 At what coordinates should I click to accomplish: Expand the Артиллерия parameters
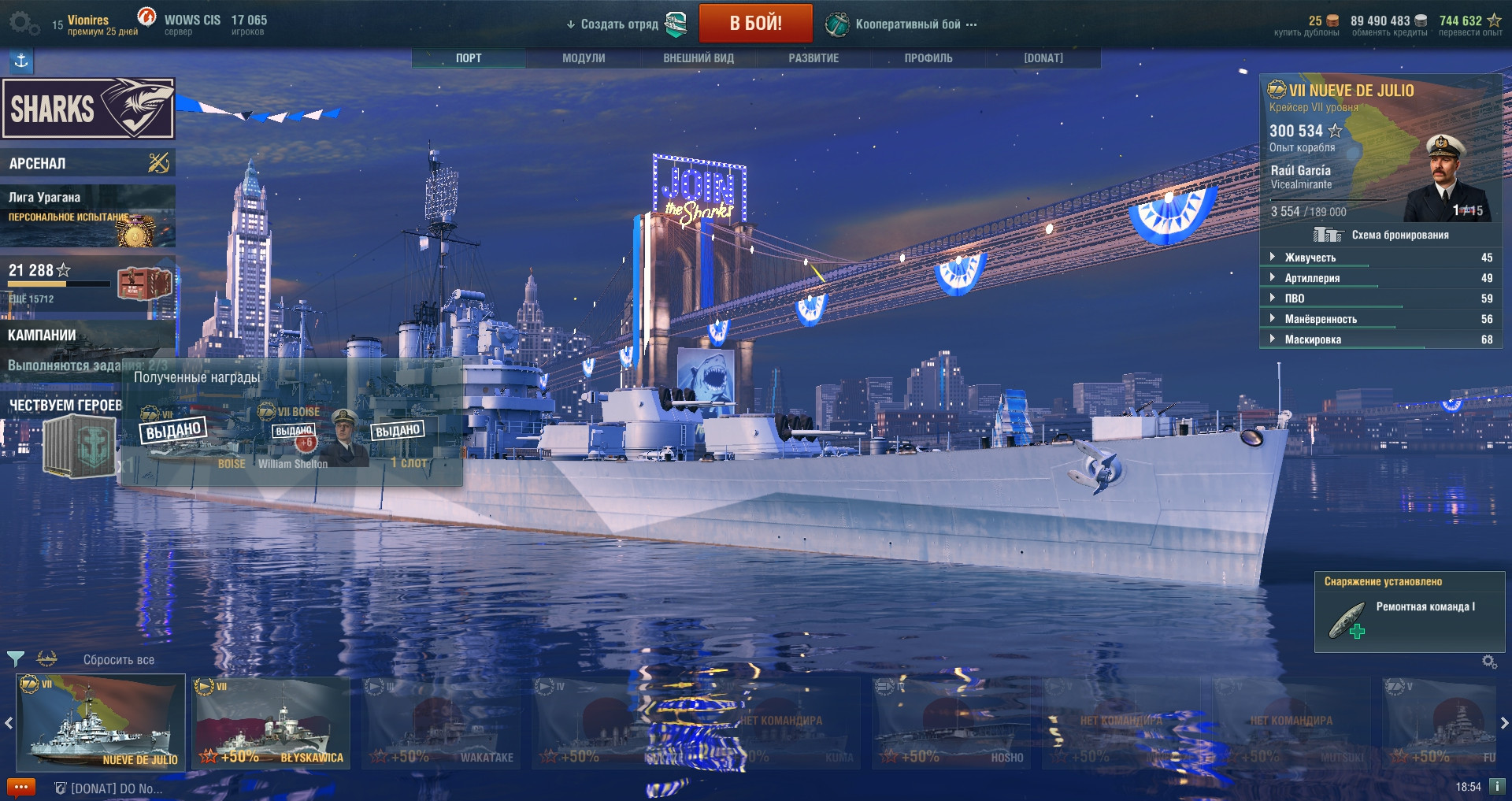click(x=1312, y=278)
